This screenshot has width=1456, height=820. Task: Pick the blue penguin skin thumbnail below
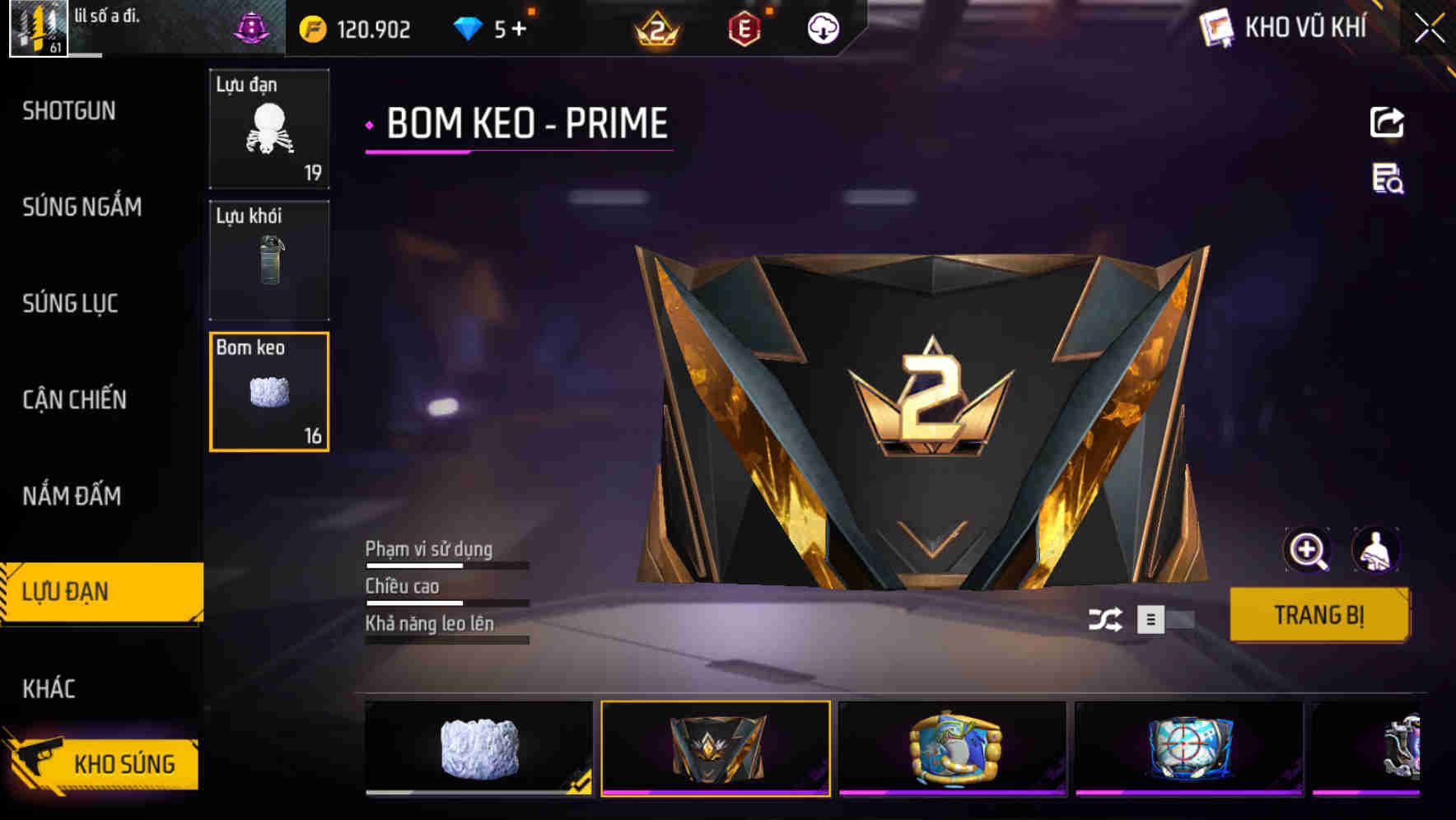click(955, 748)
